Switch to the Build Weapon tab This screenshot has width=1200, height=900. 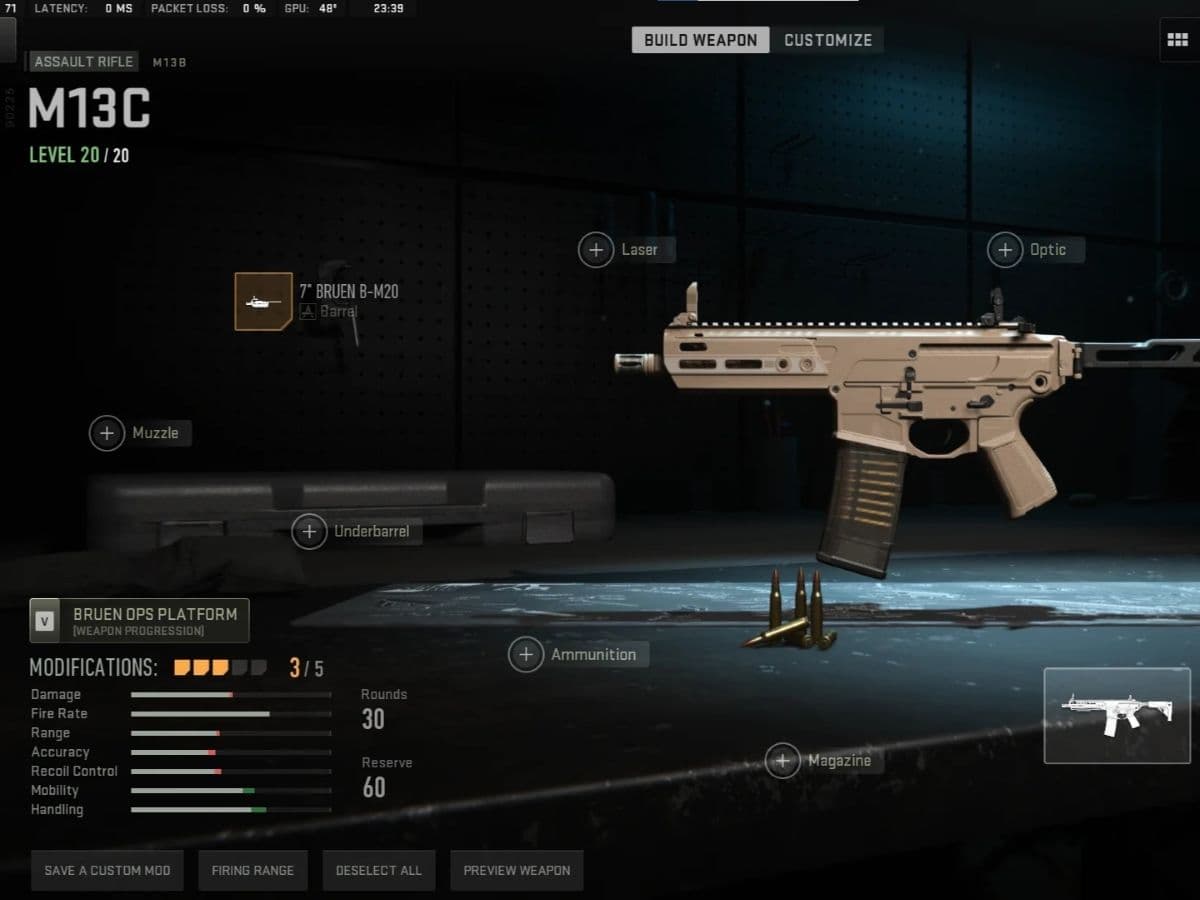coord(700,40)
